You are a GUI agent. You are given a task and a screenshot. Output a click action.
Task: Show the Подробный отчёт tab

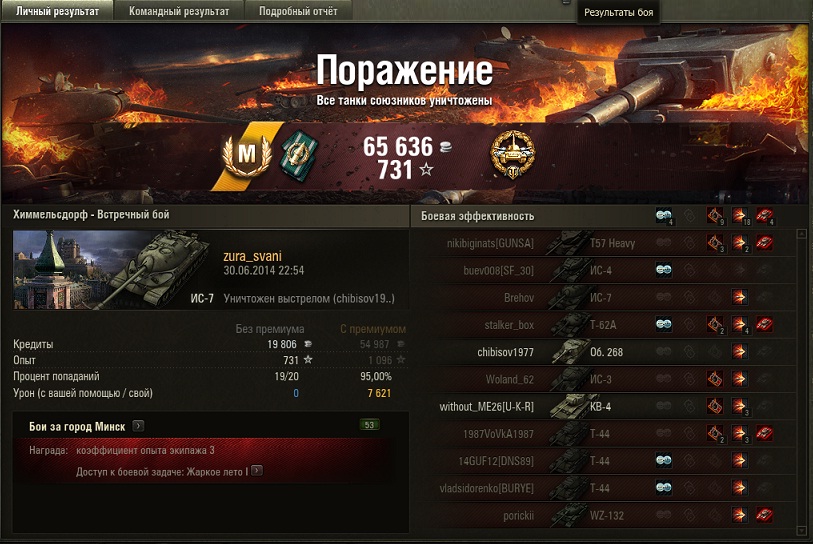tap(298, 11)
